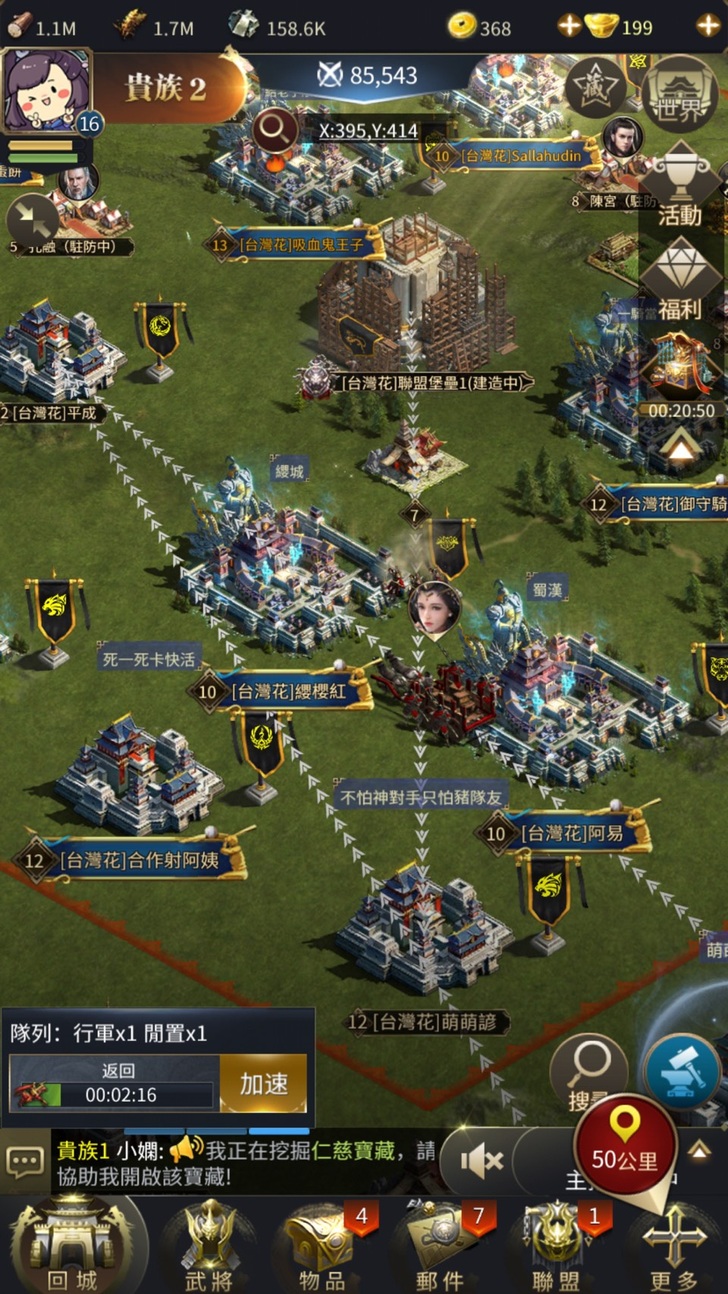Open the chat bubble icon

pyautogui.click(x=25, y=1162)
